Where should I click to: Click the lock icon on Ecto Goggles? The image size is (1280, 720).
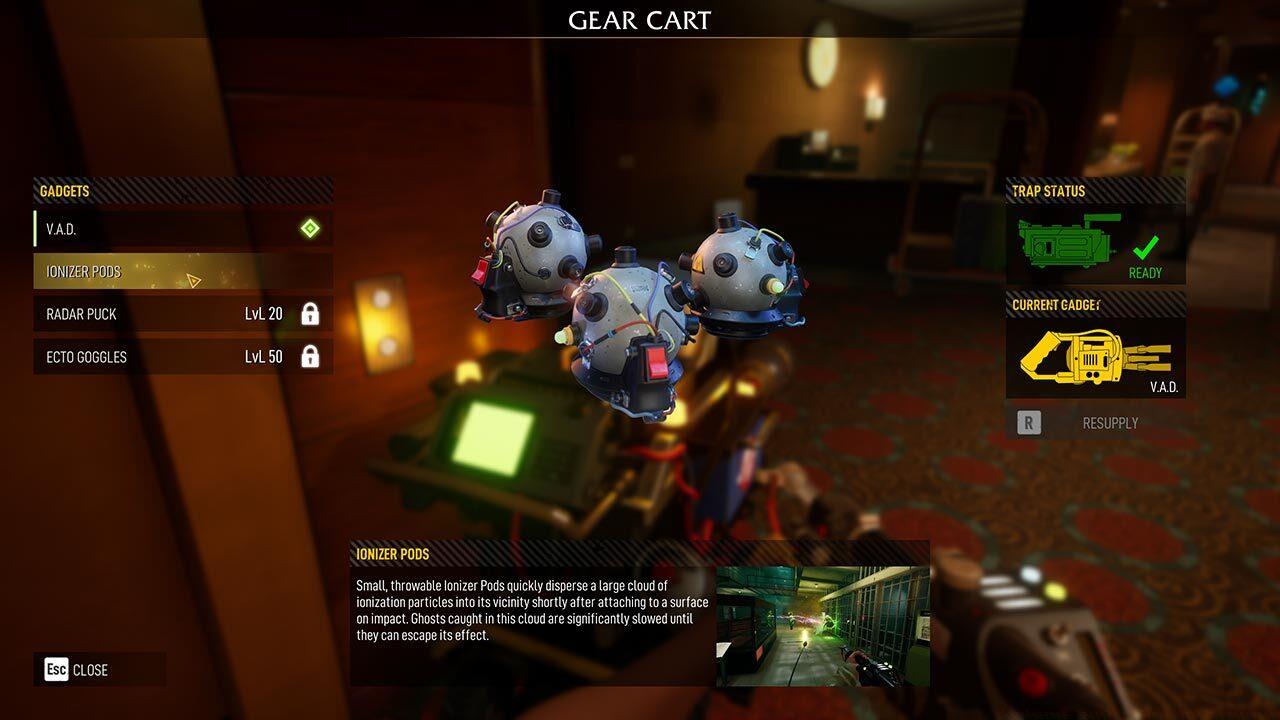click(311, 357)
